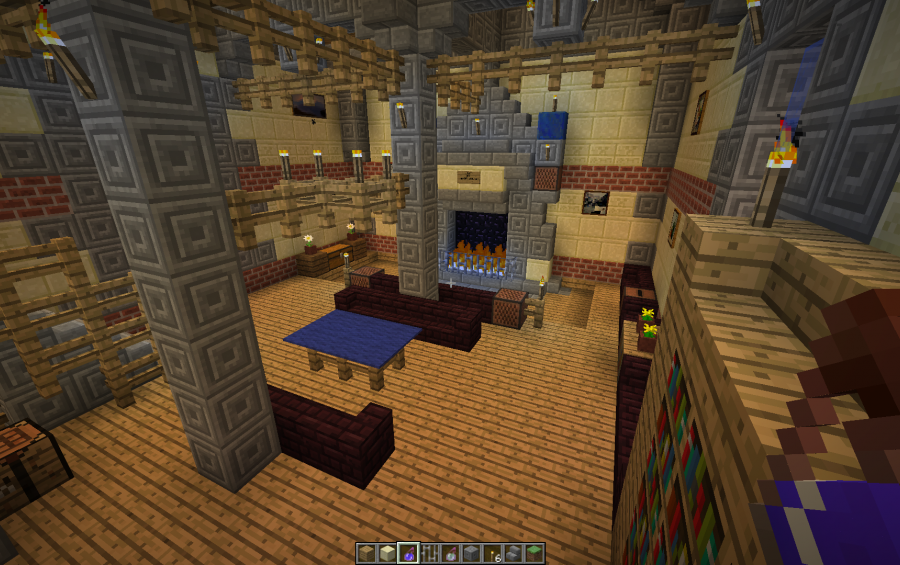900x565 pixels.
Task: Pick the pale green potion slot
Action: coord(450,553)
